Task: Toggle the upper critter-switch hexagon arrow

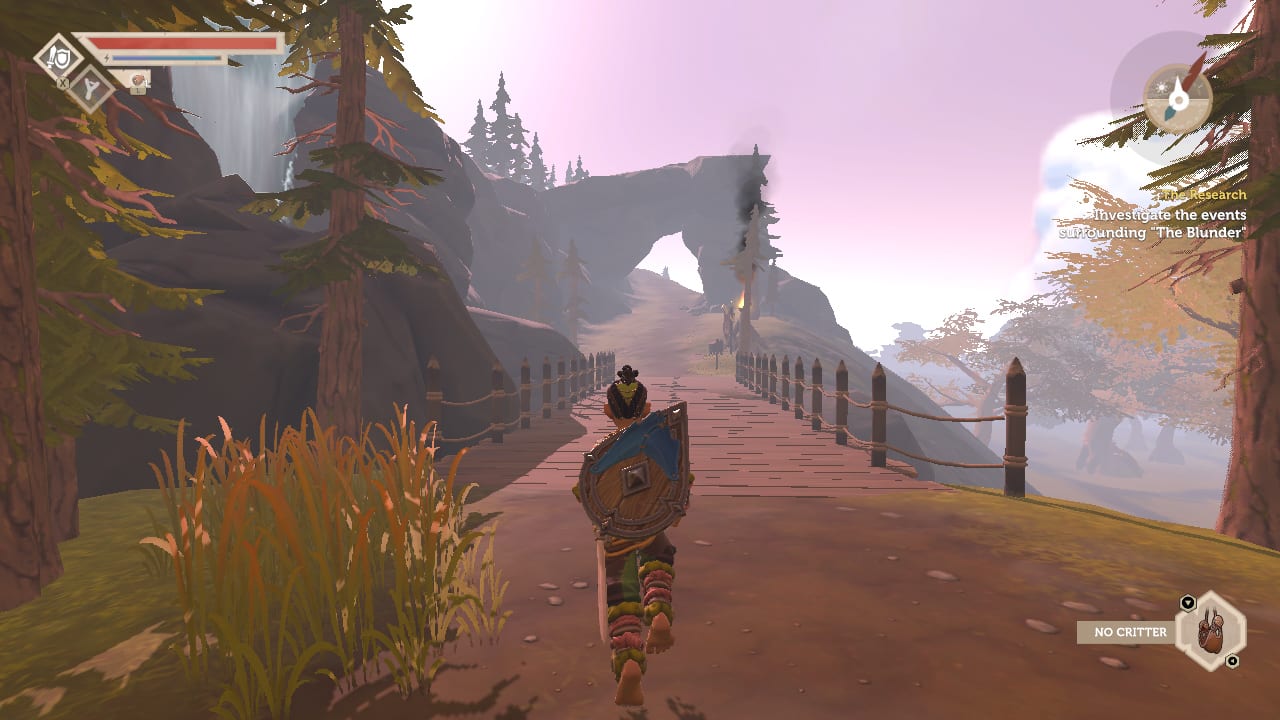Action: point(1188,602)
